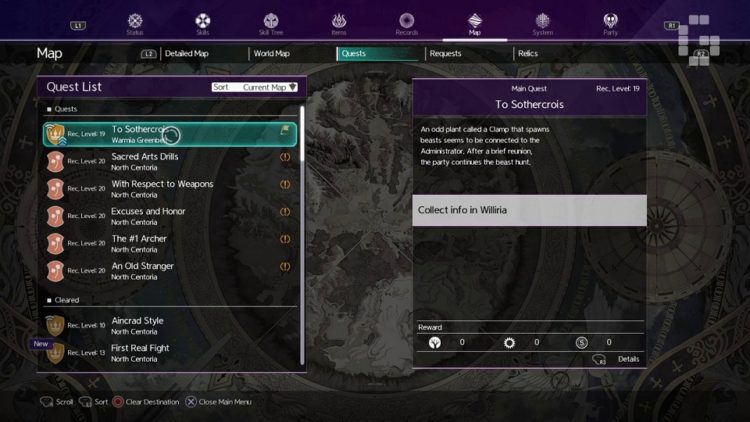
Task: Open the Requests sub-tab
Action: tap(445, 53)
